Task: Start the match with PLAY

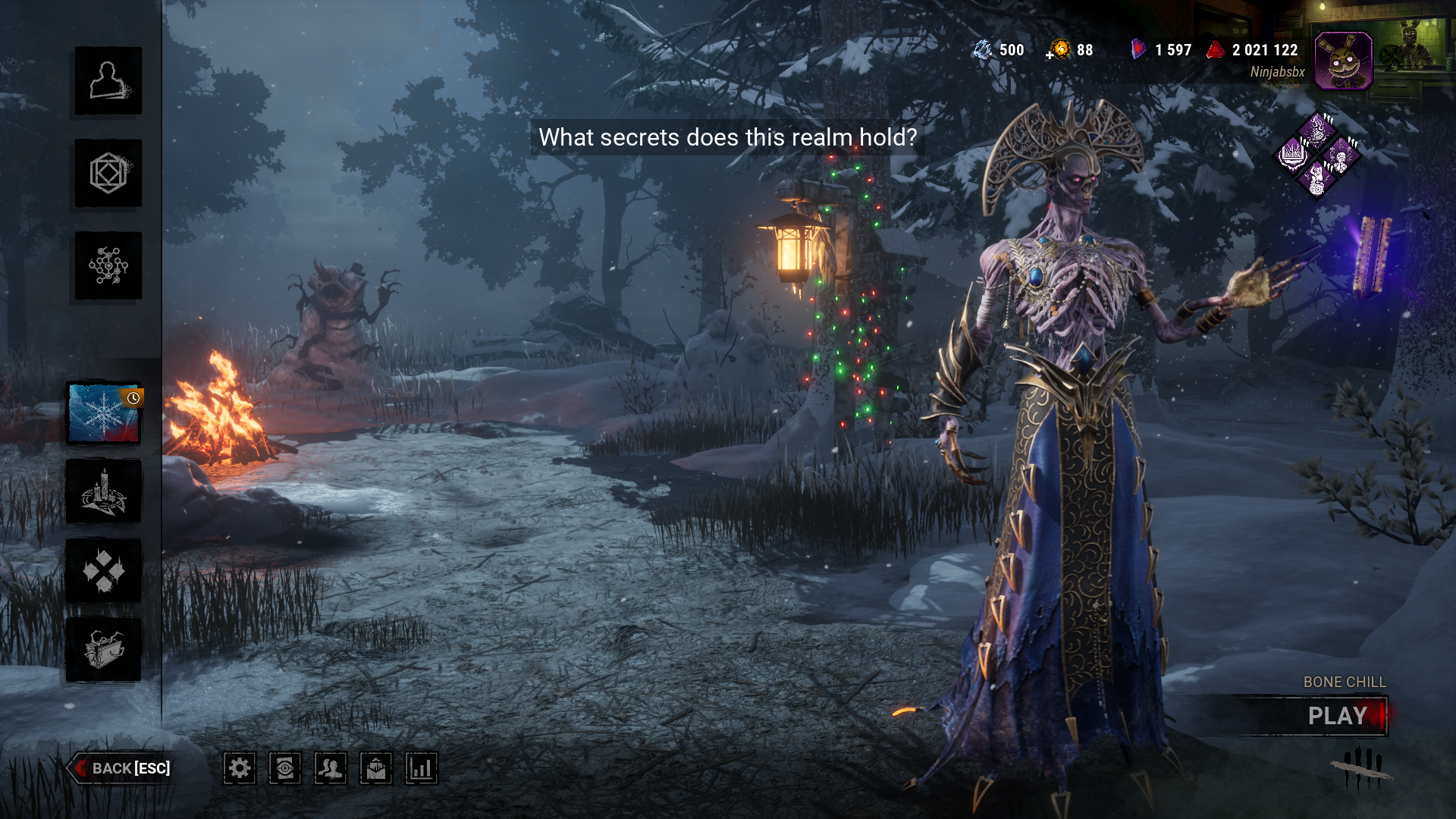Action: 1337,716
